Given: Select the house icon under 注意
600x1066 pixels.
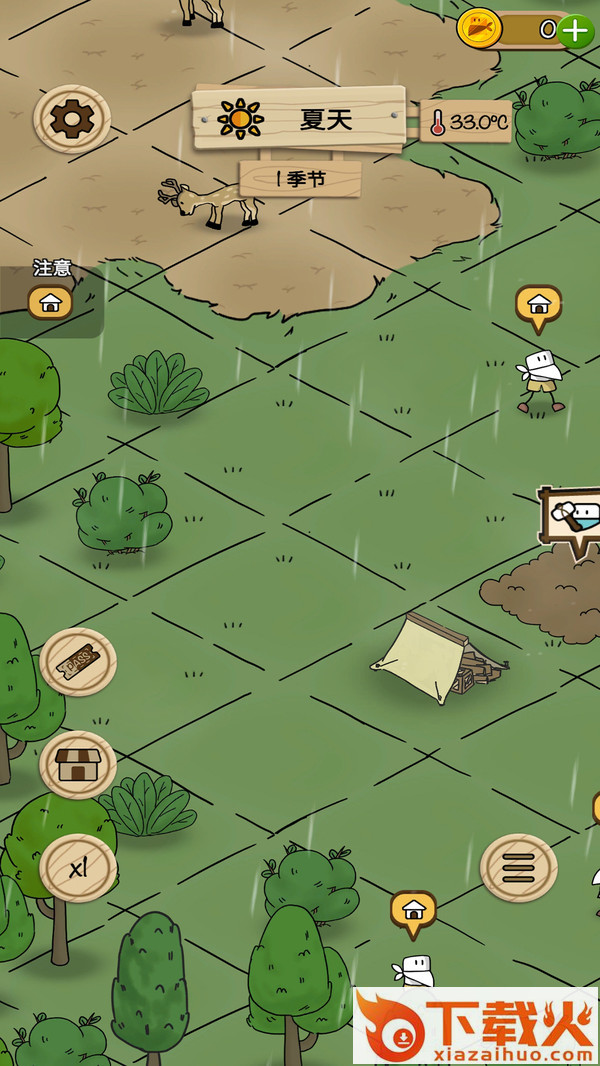Looking at the screenshot, I should pos(50,301).
